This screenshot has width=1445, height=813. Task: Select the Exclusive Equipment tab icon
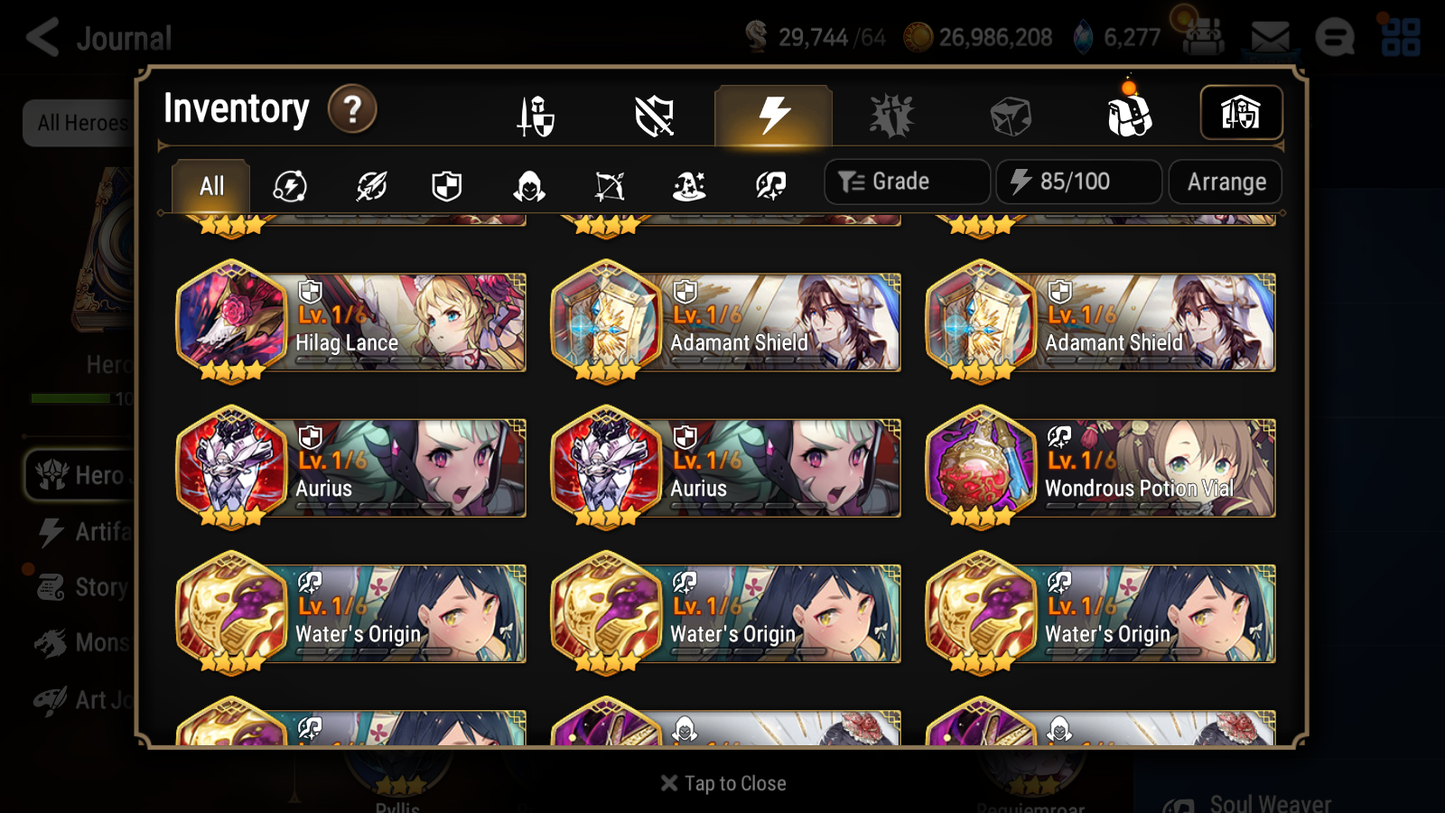point(653,113)
